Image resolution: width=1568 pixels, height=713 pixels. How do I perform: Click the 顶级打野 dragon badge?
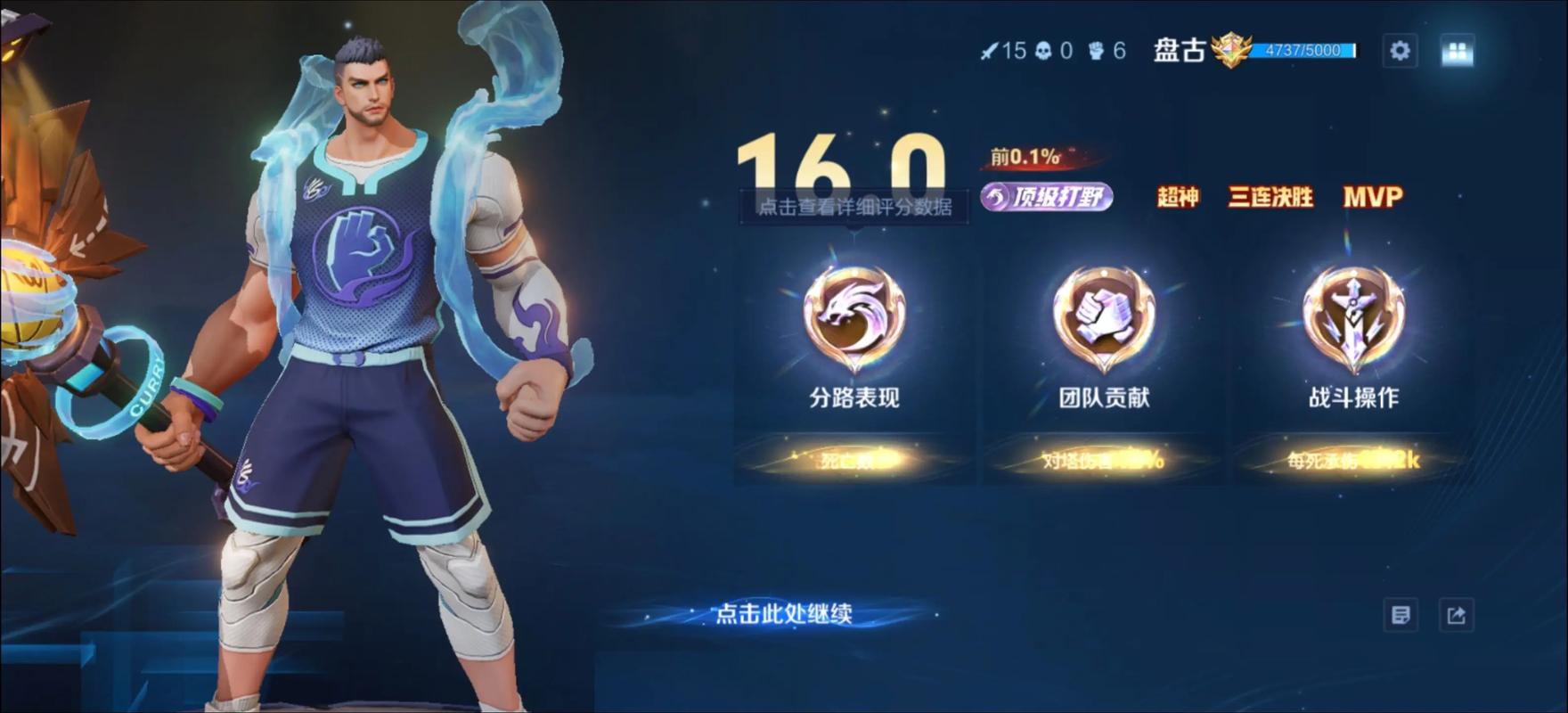1049,198
